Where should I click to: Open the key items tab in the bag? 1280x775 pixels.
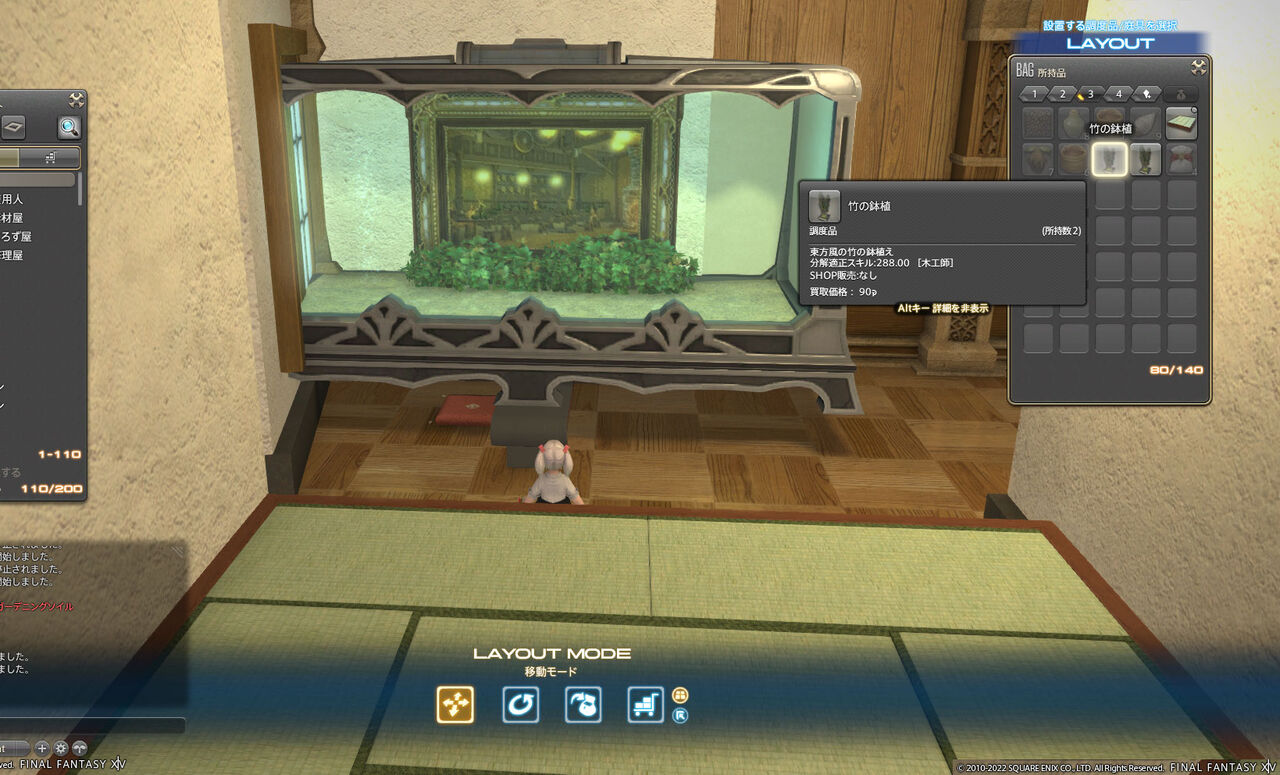pyautogui.click(x=1148, y=94)
